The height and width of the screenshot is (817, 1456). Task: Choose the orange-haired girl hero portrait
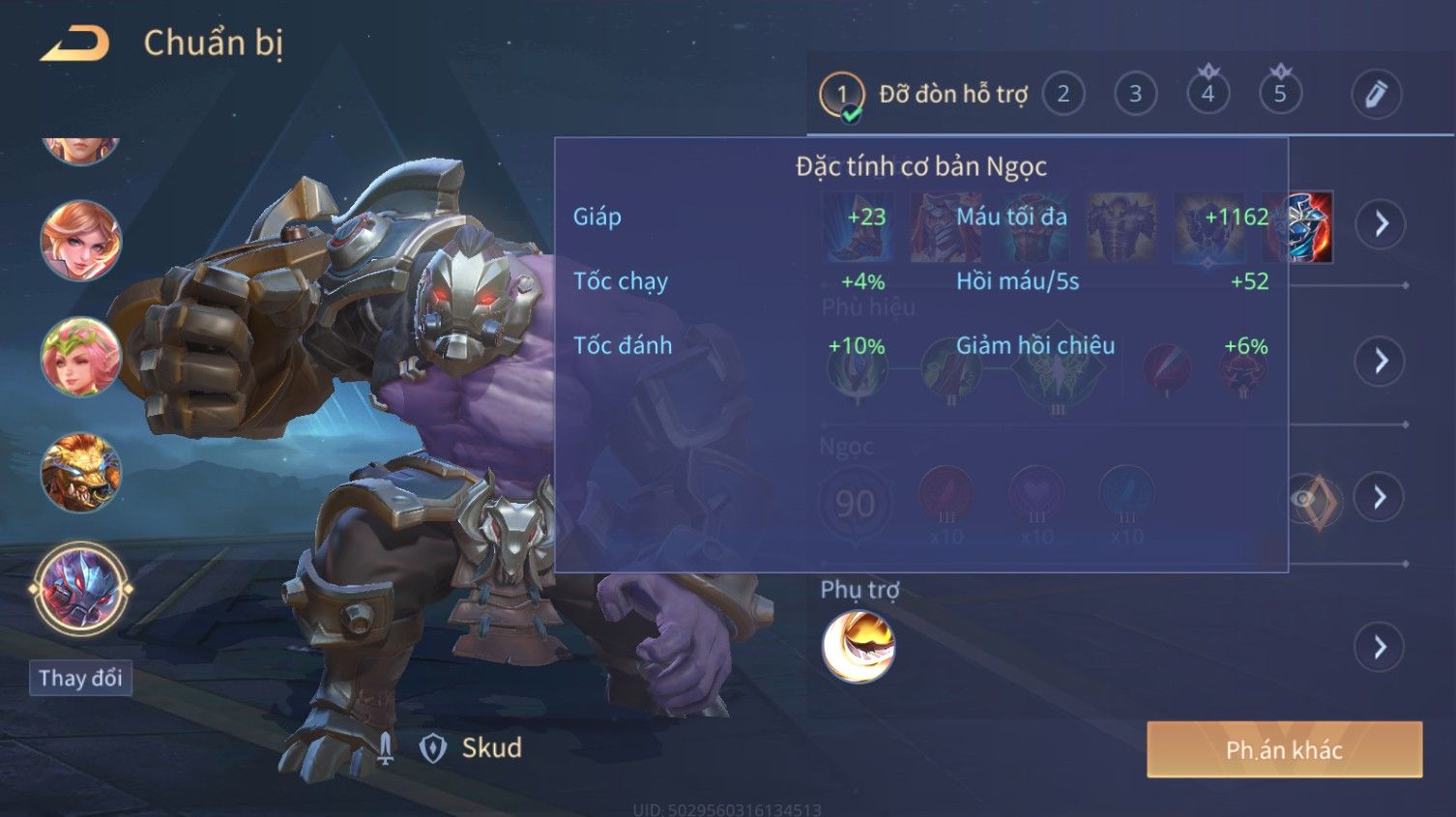pyautogui.click(x=80, y=241)
